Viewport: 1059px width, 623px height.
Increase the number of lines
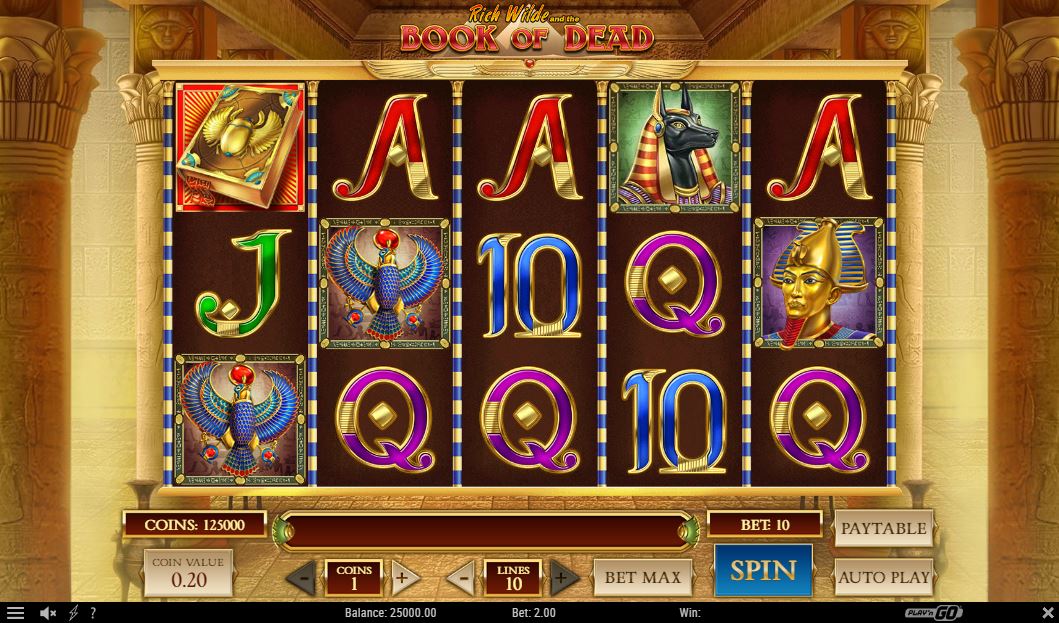562,577
